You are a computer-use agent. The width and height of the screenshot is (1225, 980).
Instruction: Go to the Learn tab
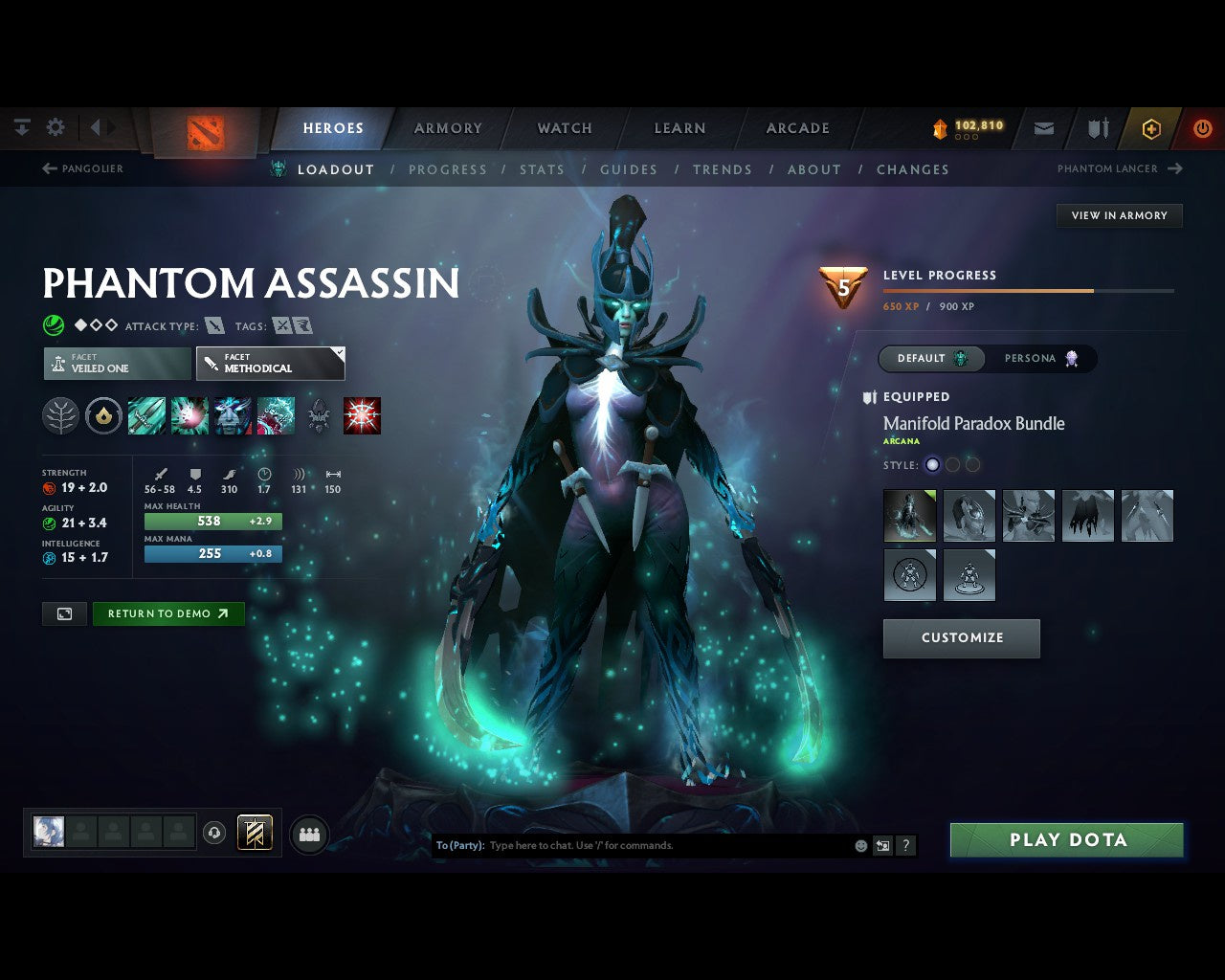[x=679, y=128]
